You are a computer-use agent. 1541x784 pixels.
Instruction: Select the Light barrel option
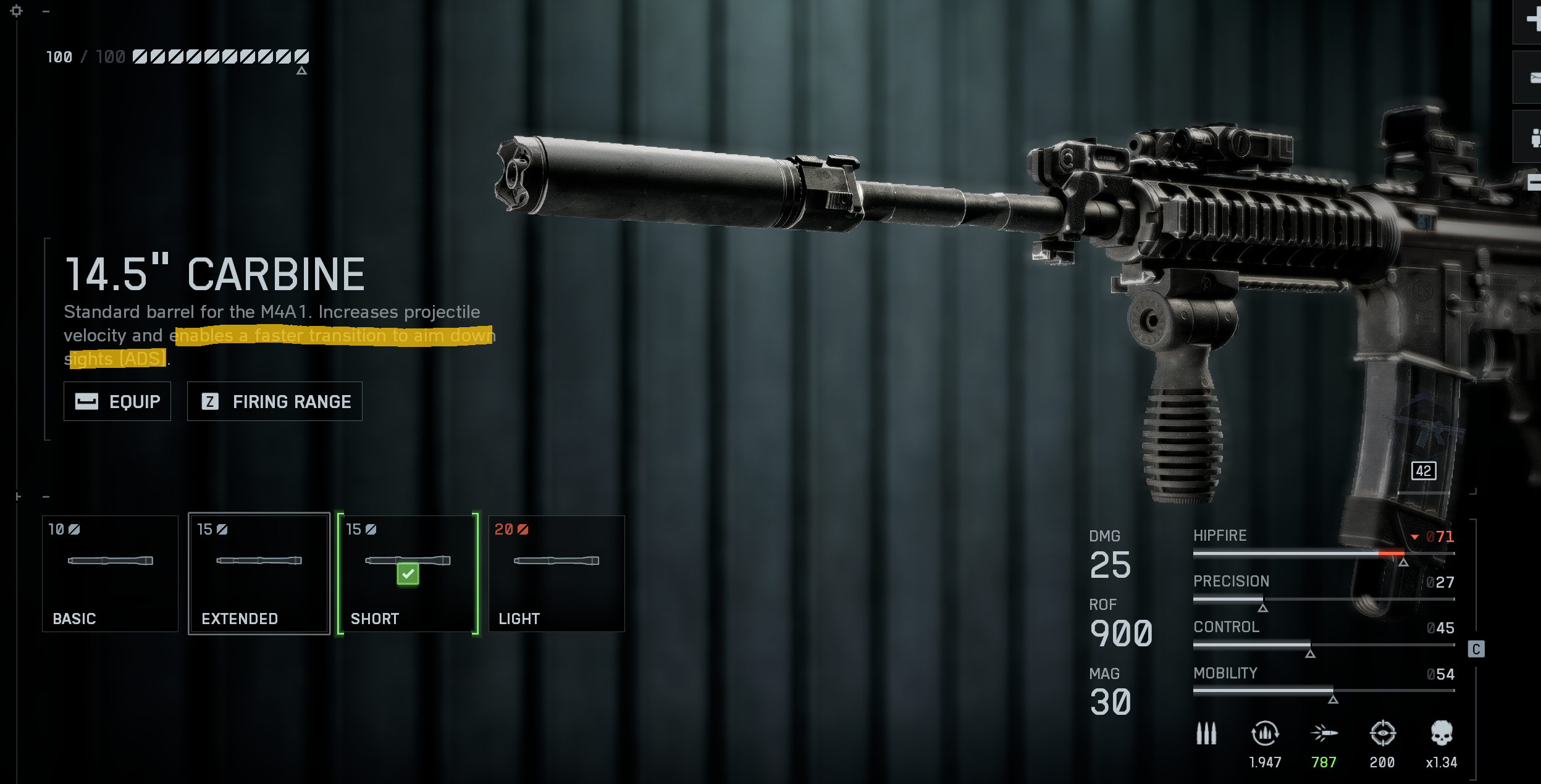[x=556, y=573]
